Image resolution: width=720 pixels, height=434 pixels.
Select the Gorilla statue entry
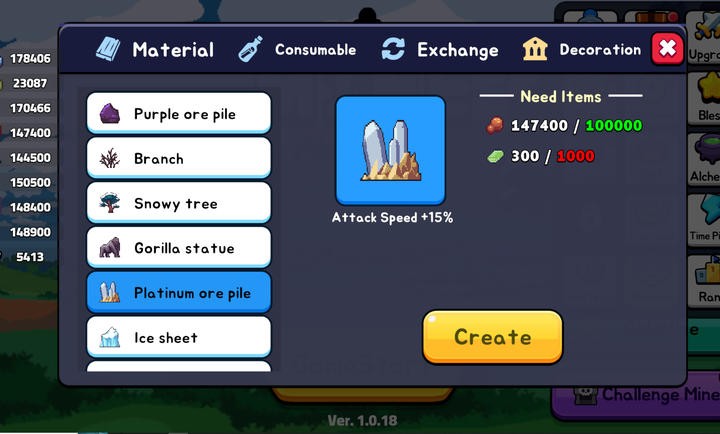[179, 248]
